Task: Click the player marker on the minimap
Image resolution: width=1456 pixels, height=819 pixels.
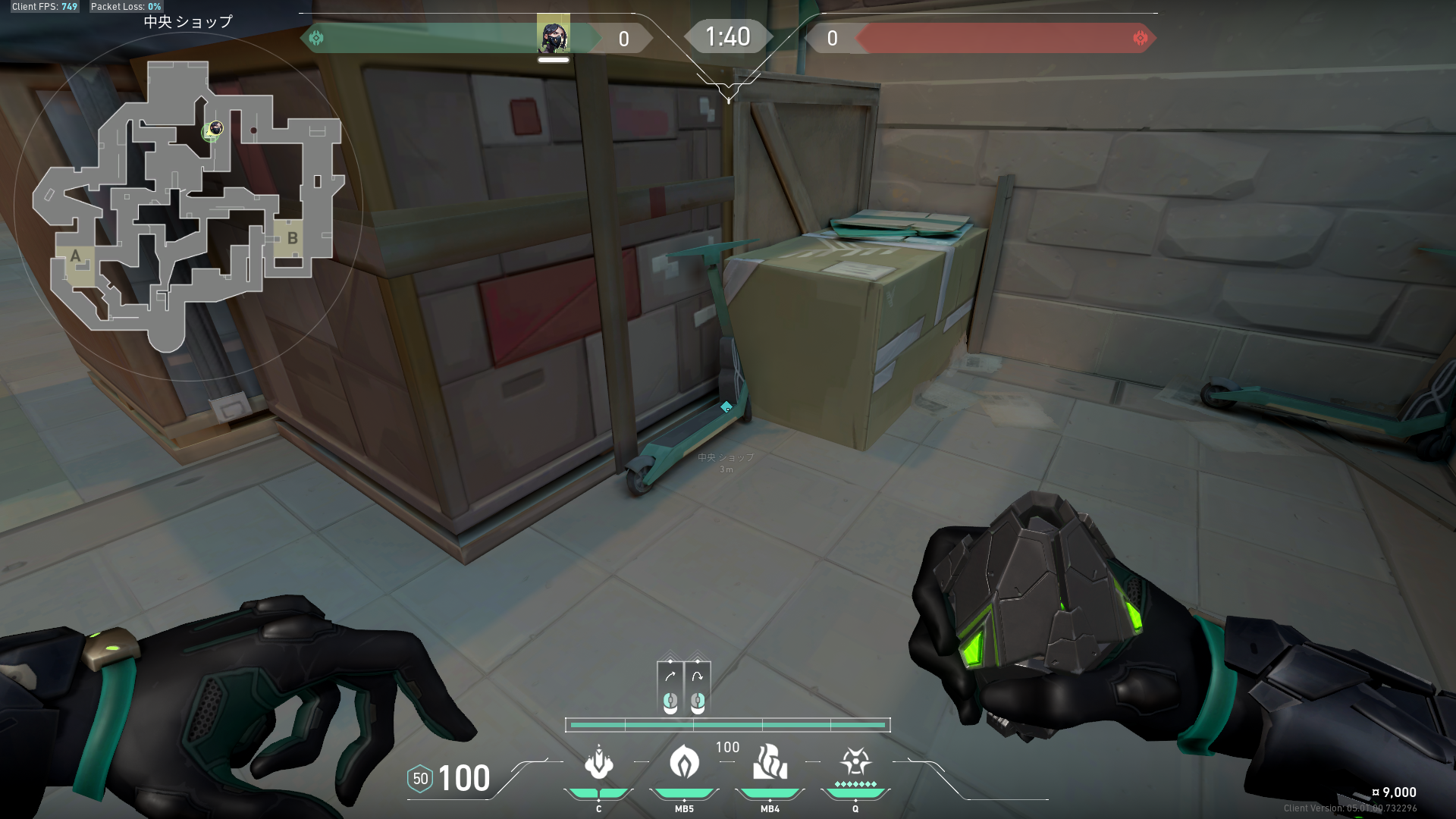Action: [x=215, y=130]
